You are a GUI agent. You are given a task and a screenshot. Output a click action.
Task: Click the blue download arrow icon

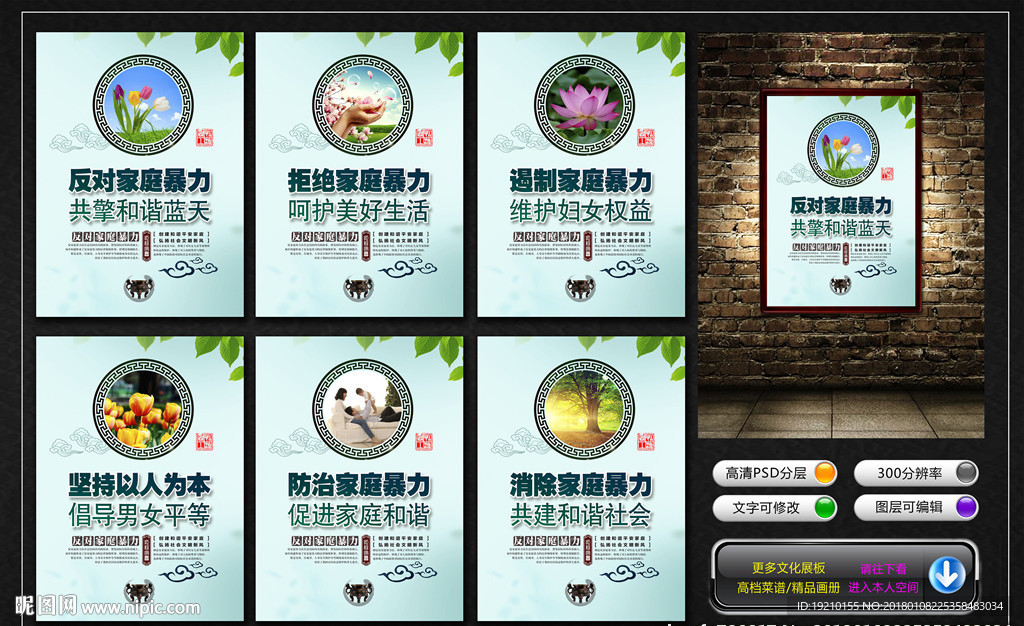(x=946, y=574)
